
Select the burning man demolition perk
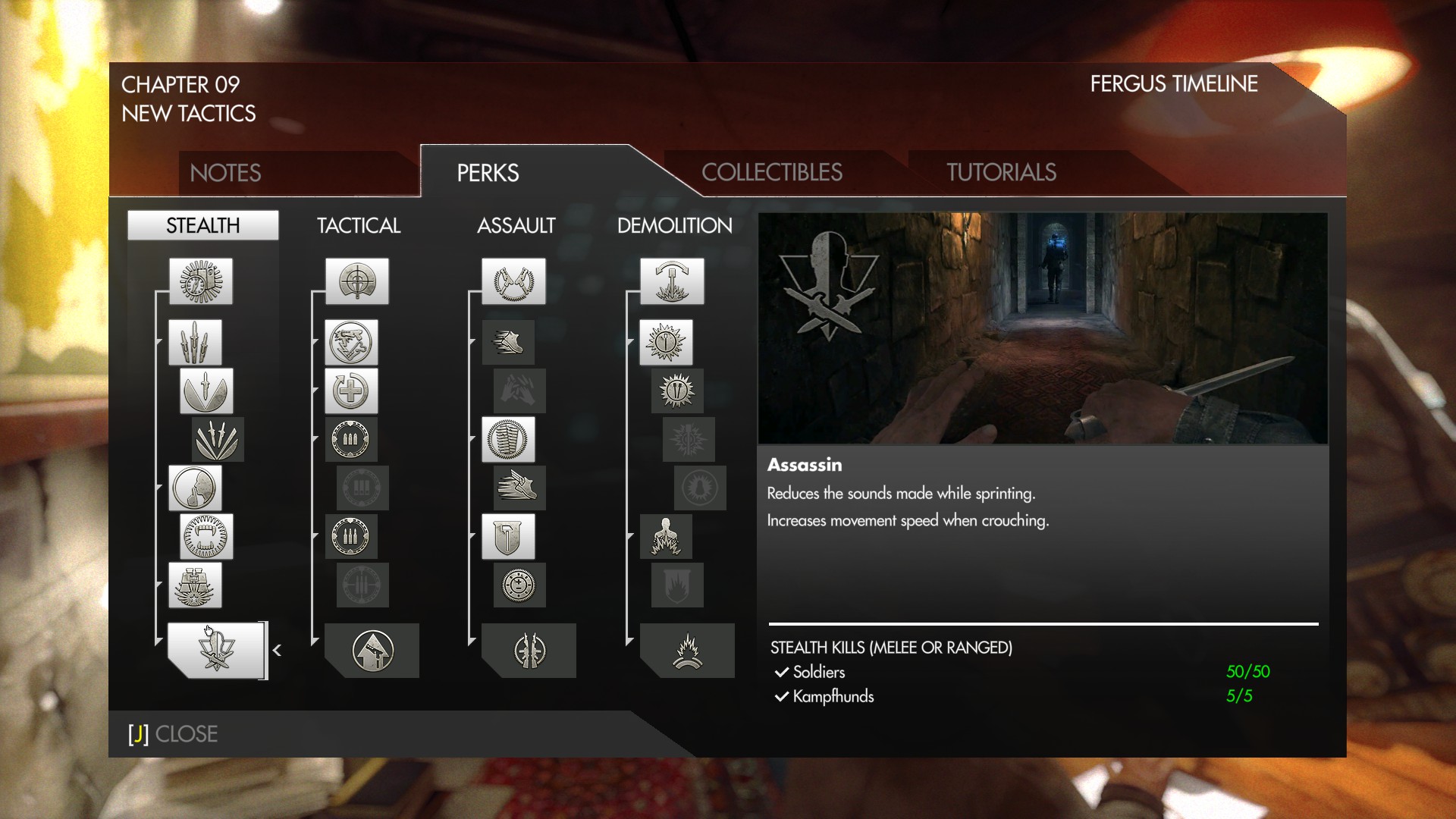[666, 536]
